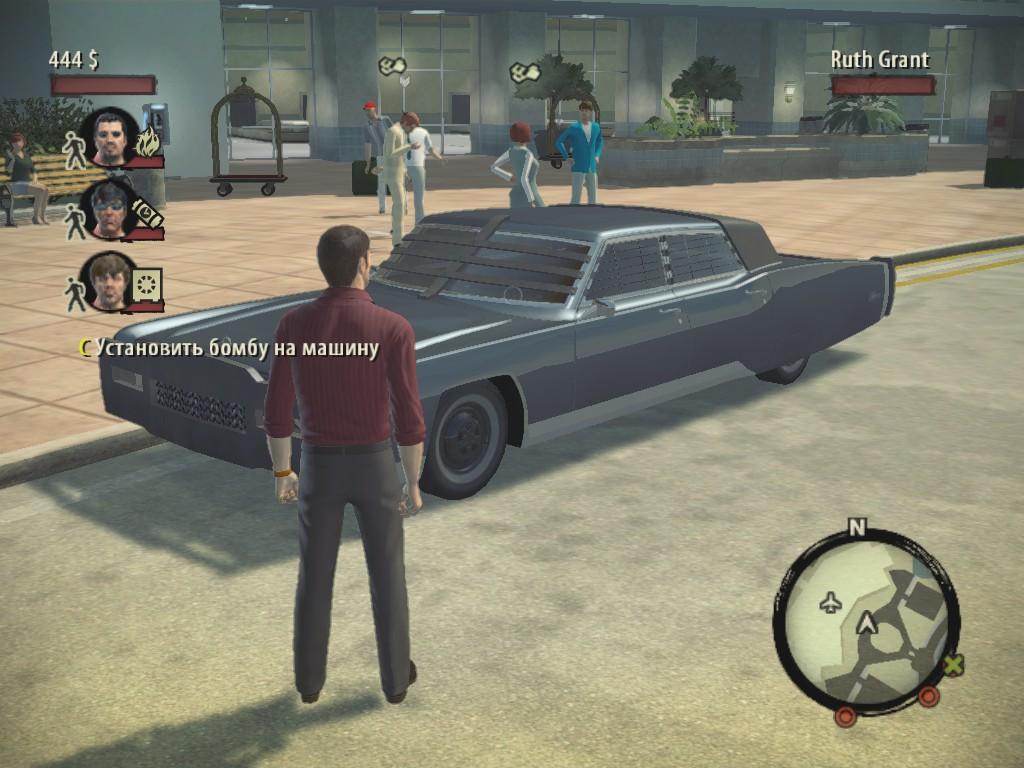Select the brown-haired crew member portrait
Screen dimensions: 1024x768
[x=108, y=280]
